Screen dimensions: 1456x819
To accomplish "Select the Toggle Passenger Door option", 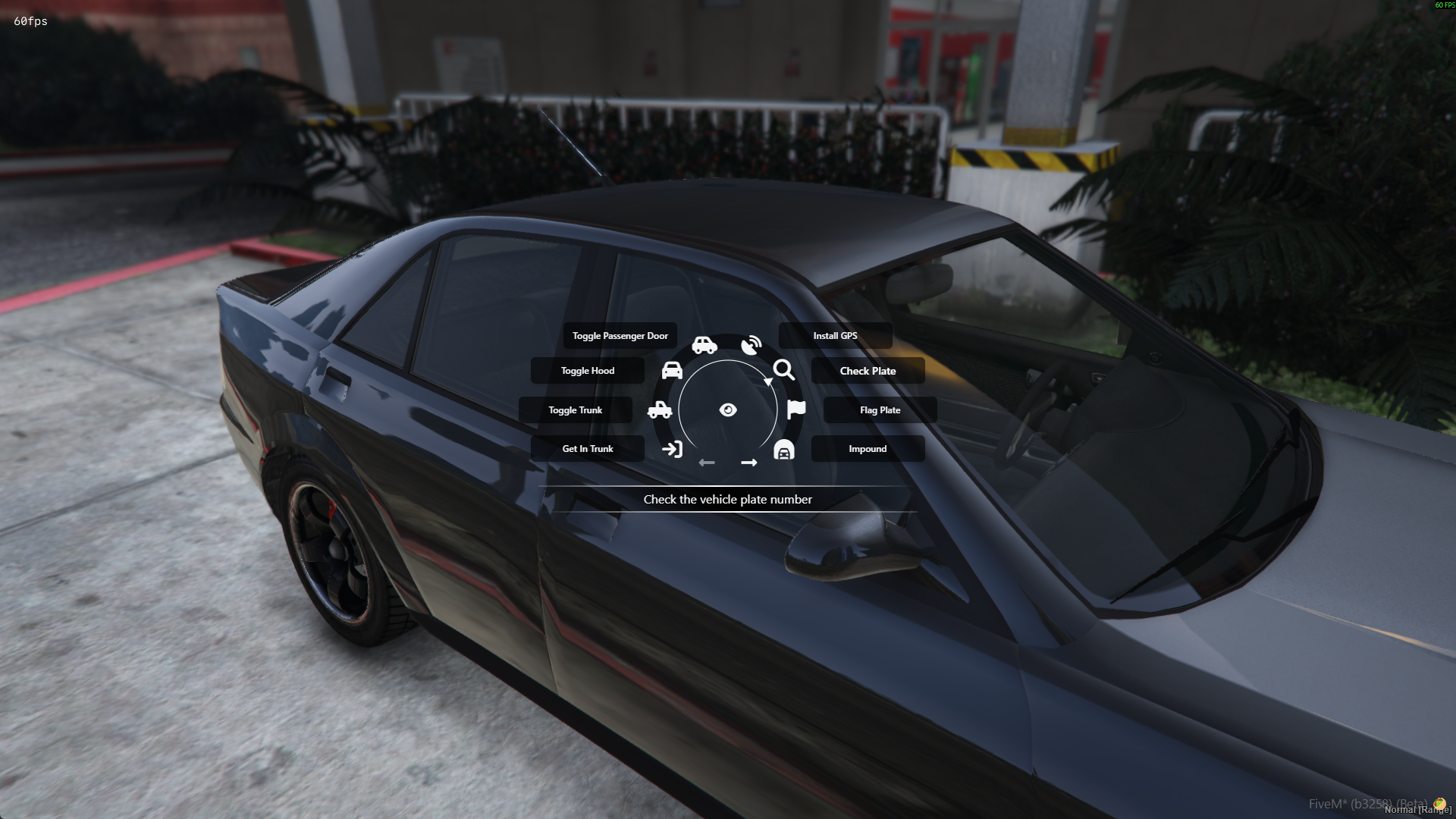I will point(620,336).
